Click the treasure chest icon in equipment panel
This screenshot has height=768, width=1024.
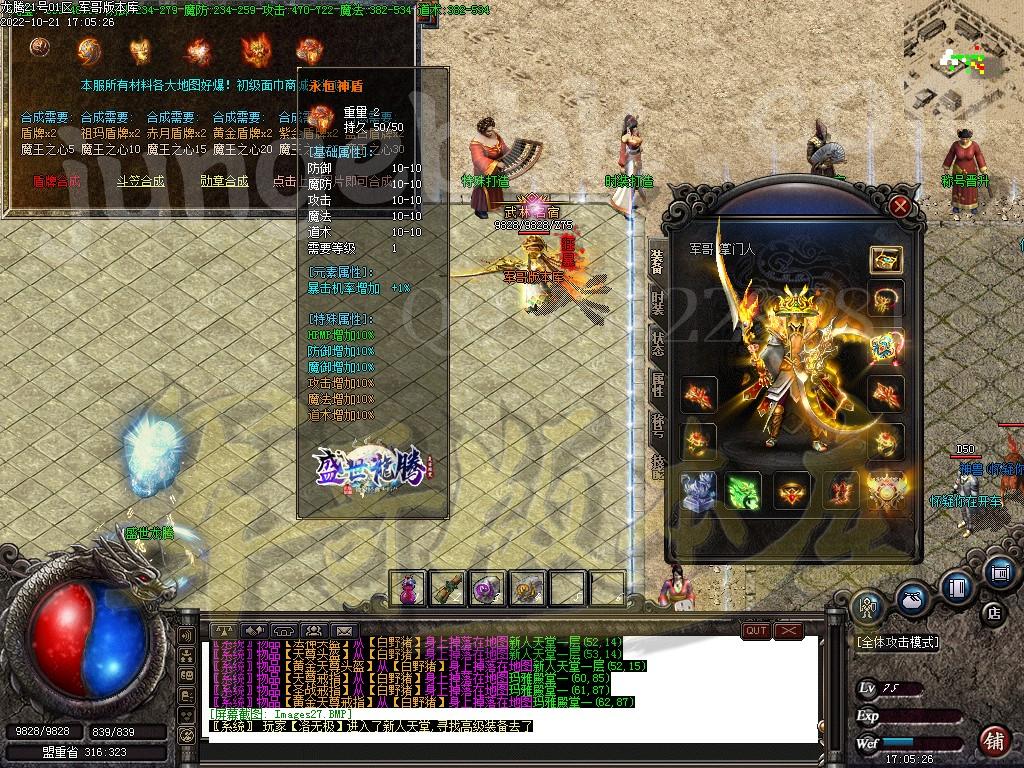tap(885, 259)
